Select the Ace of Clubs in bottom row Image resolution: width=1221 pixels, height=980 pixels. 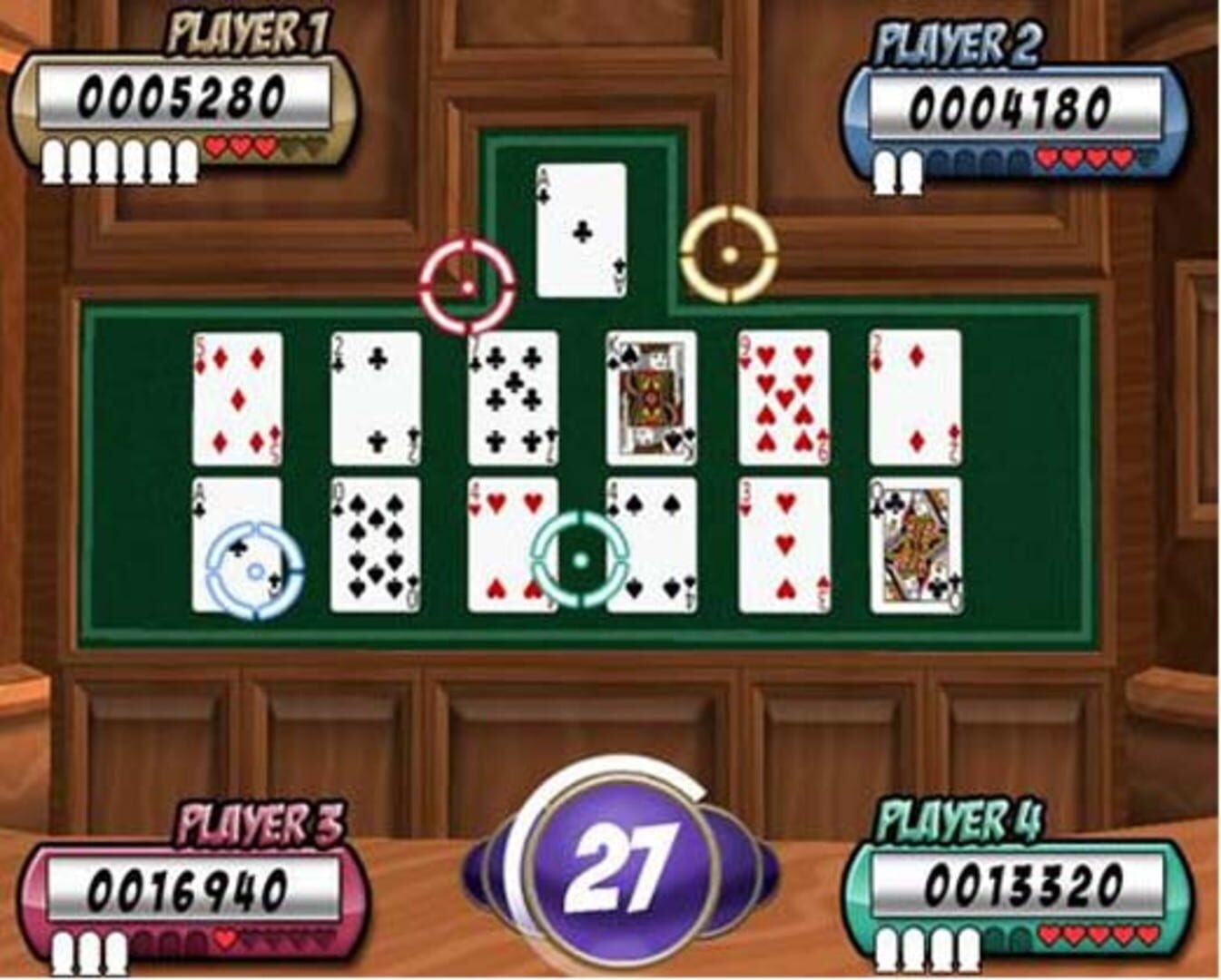[x=238, y=544]
